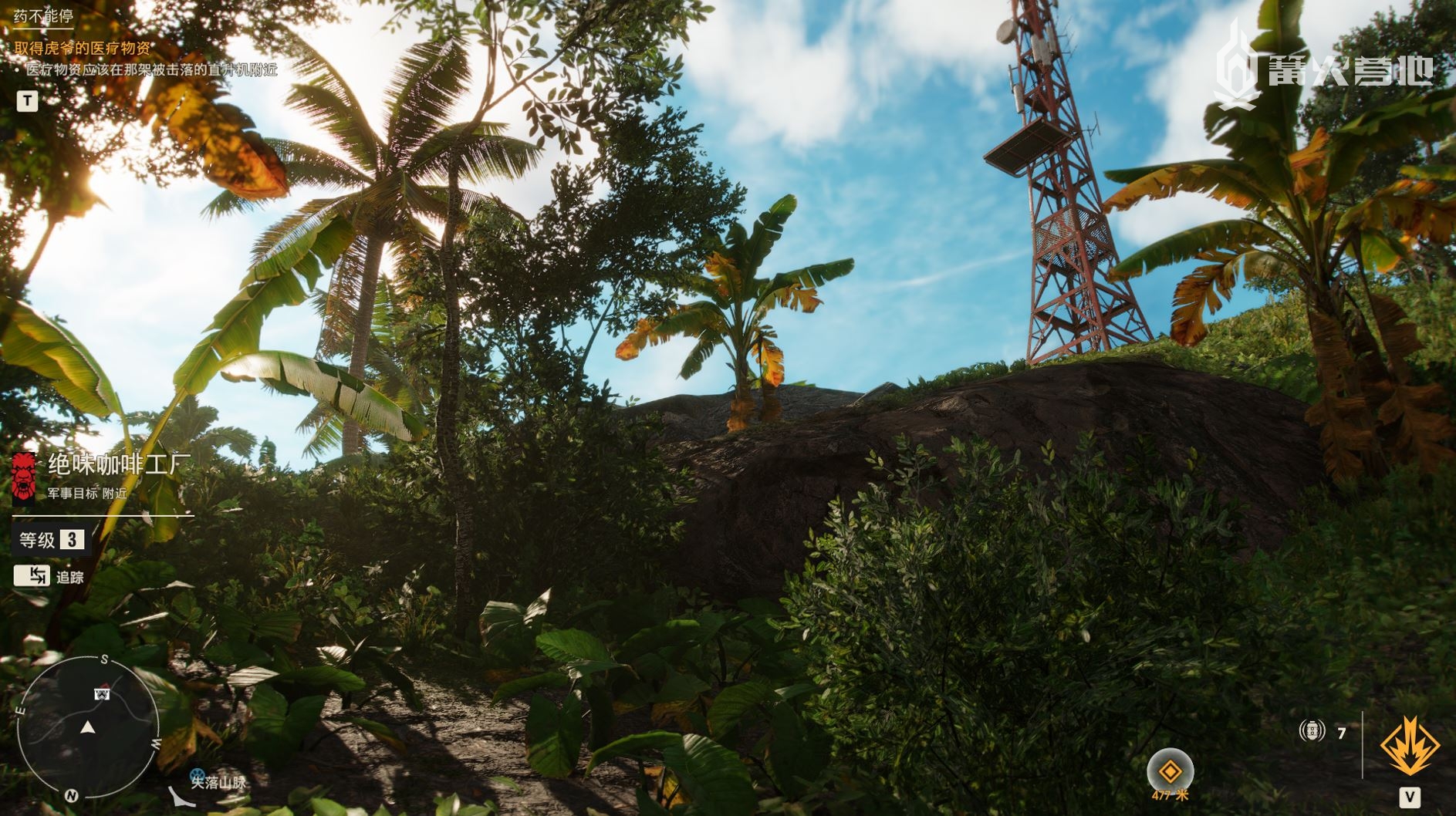This screenshot has width=1456, height=816.
Task: Choose the throwable gadget icon beside 7
Action: point(1312,730)
